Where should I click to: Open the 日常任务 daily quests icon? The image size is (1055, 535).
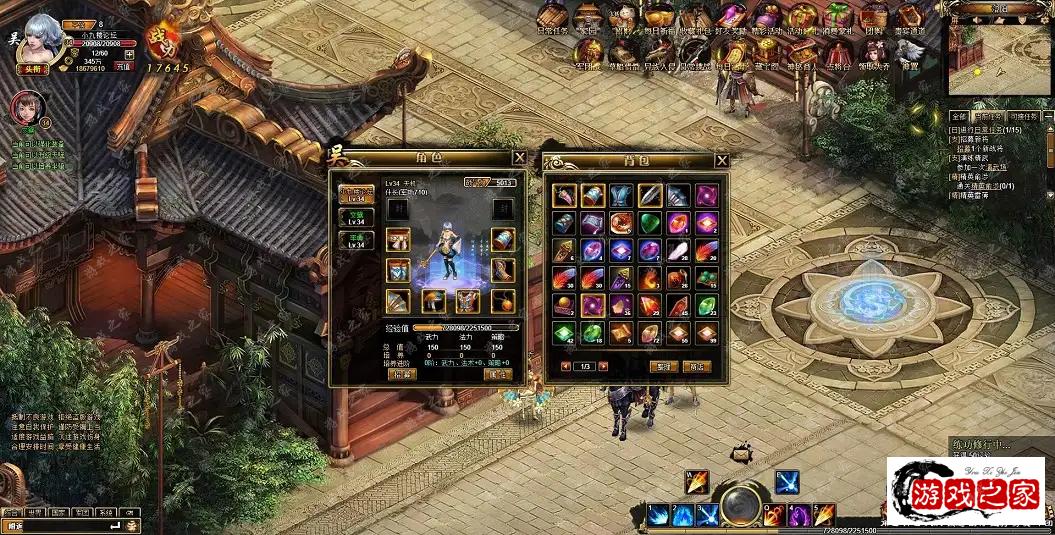pyautogui.click(x=551, y=19)
